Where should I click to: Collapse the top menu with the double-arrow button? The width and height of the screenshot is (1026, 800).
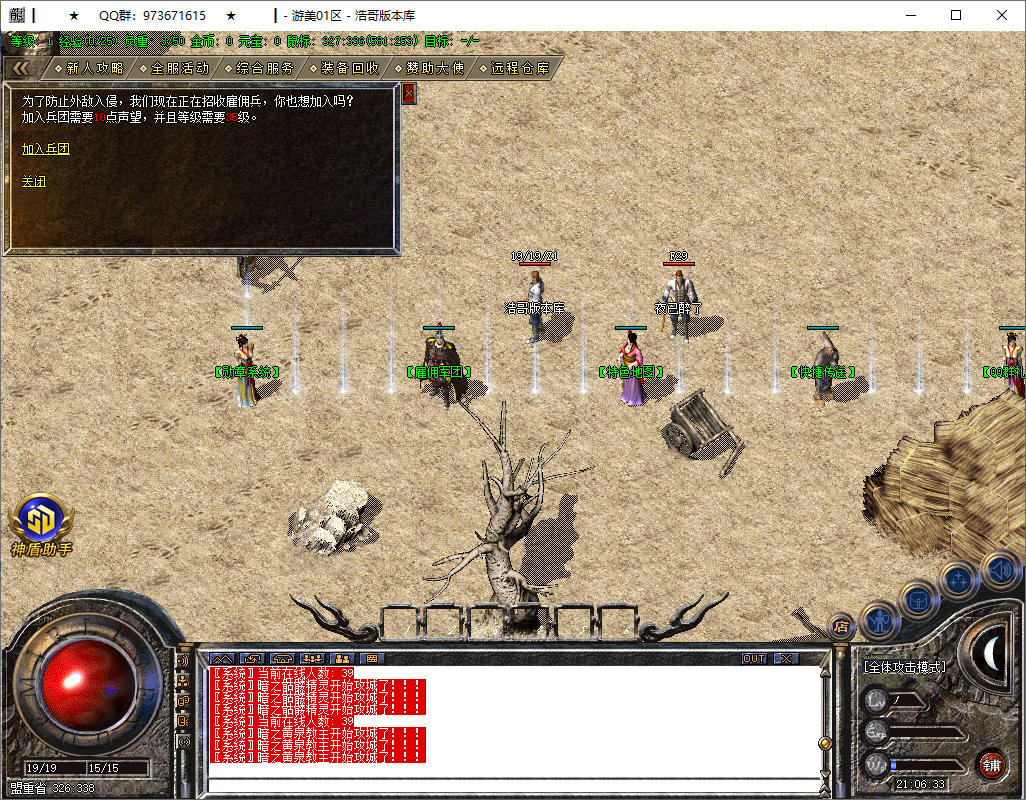pyautogui.click(x=21, y=68)
